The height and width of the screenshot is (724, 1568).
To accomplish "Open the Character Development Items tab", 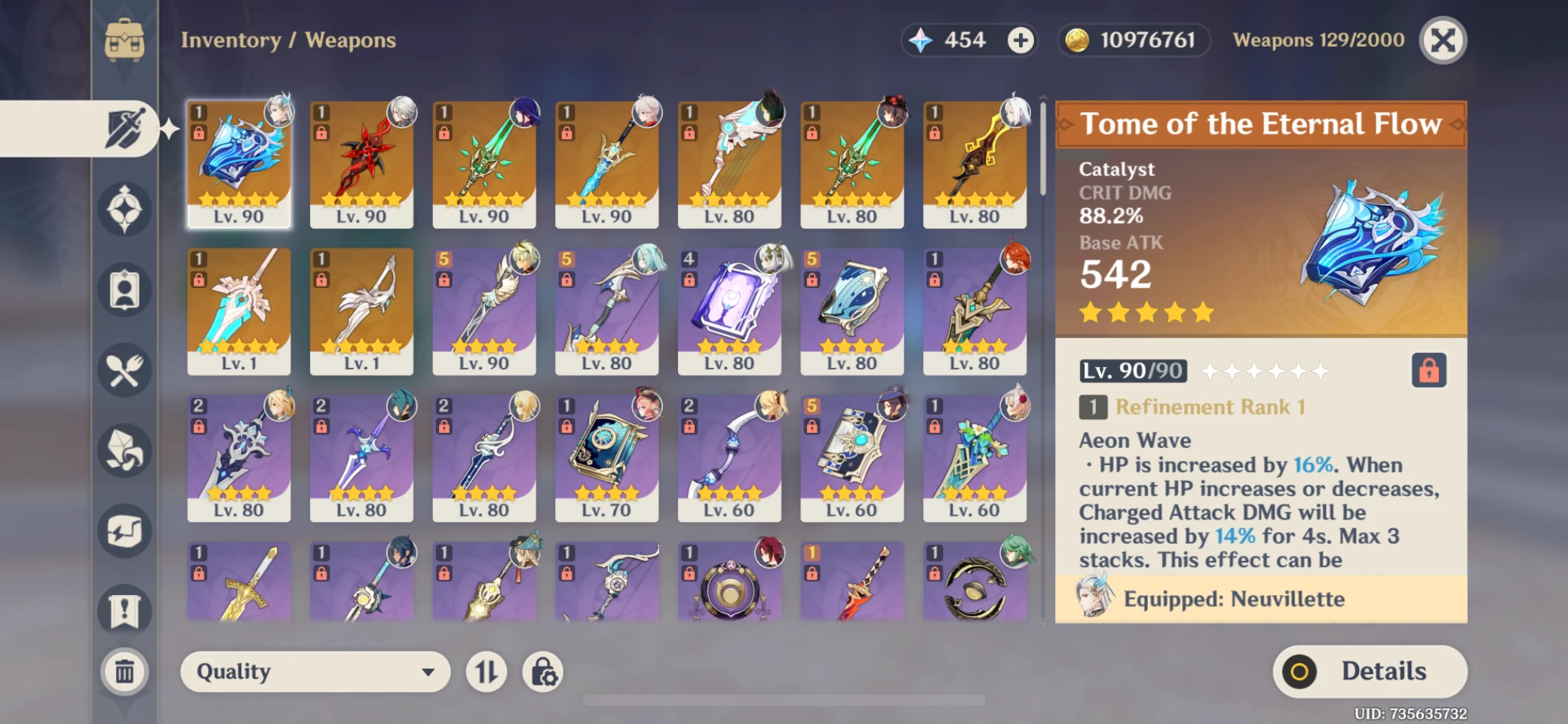I will click(124, 290).
